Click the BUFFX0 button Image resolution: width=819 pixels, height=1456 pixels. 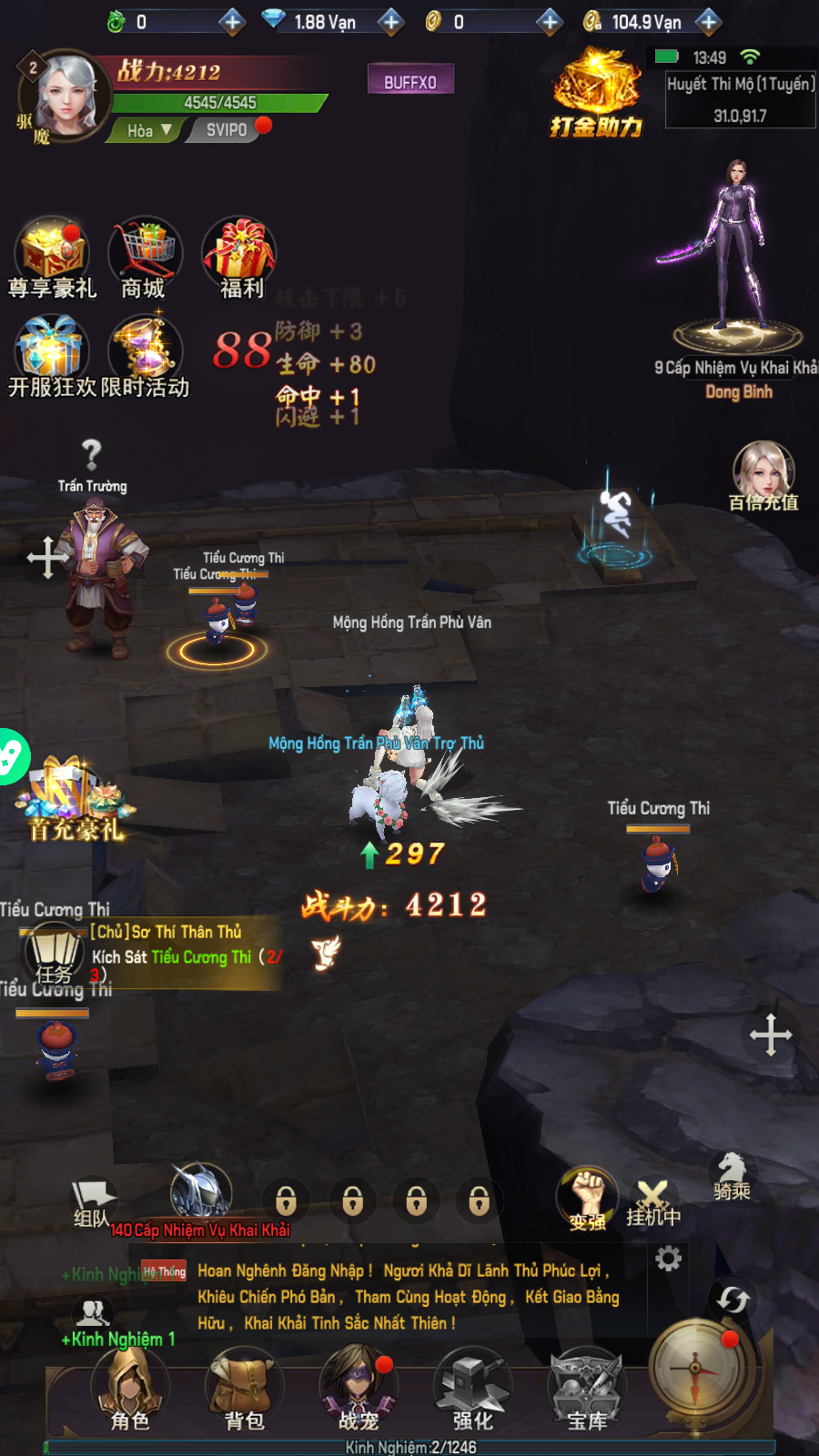410,81
